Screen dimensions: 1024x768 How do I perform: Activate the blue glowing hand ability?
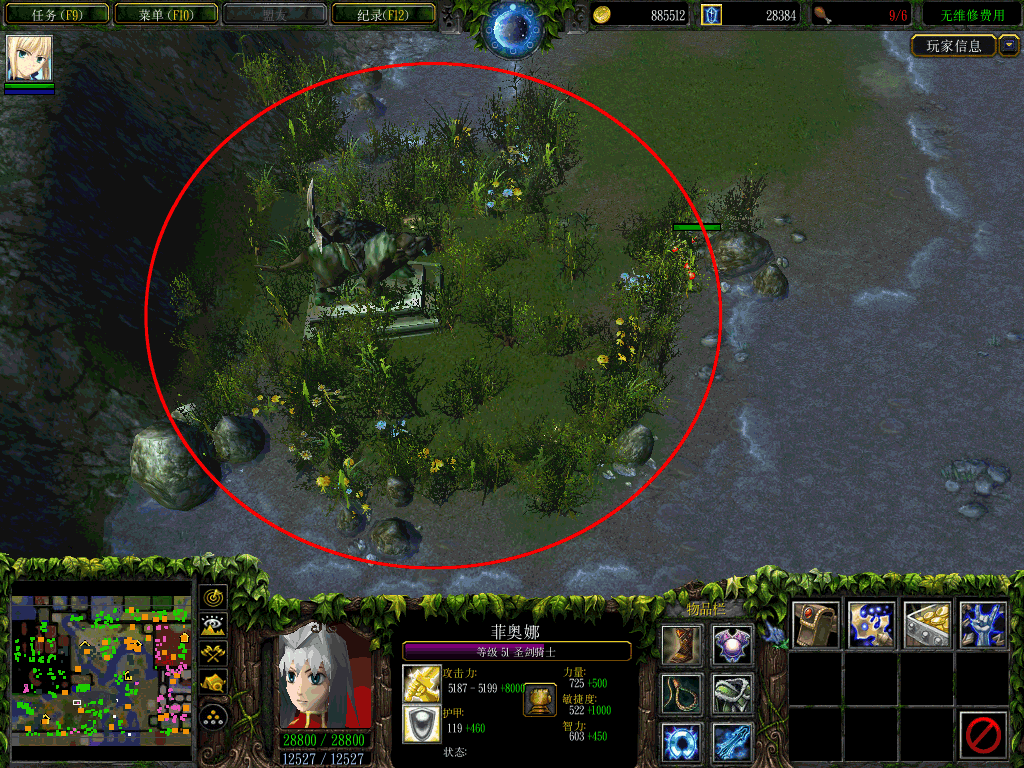coord(982,624)
